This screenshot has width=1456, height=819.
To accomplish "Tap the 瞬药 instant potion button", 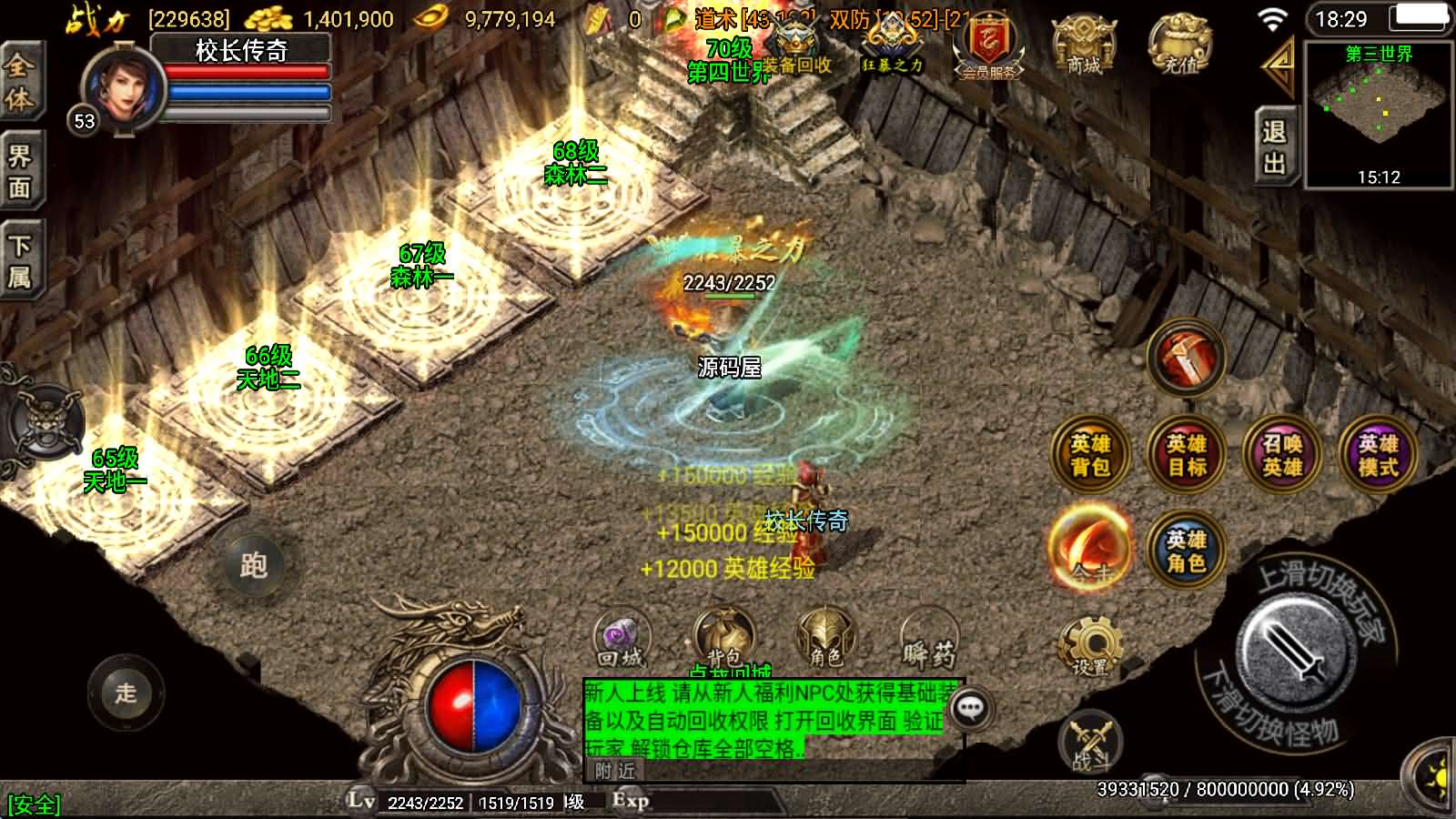I will click(929, 642).
